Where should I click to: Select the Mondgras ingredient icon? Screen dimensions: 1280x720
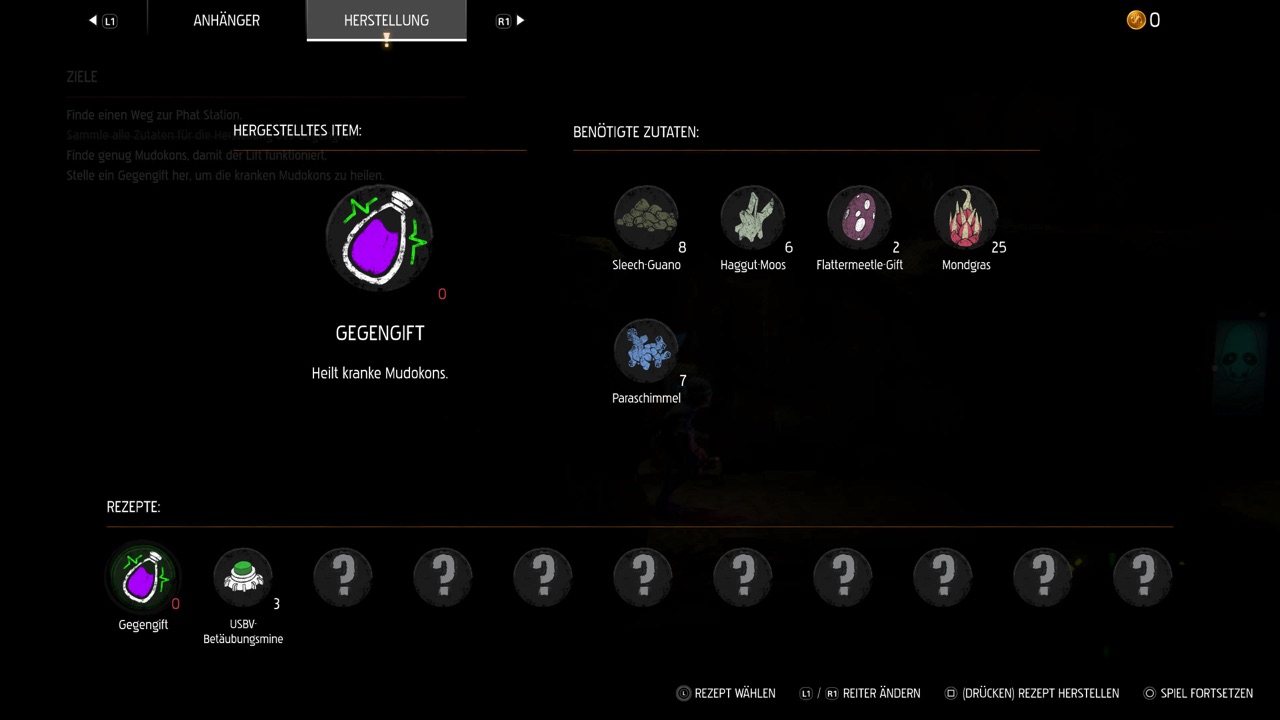coord(966,216)
